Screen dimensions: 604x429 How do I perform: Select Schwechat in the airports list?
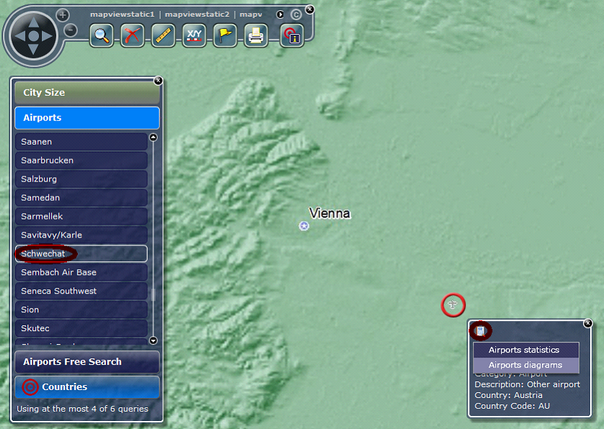(x=82, y=254)
